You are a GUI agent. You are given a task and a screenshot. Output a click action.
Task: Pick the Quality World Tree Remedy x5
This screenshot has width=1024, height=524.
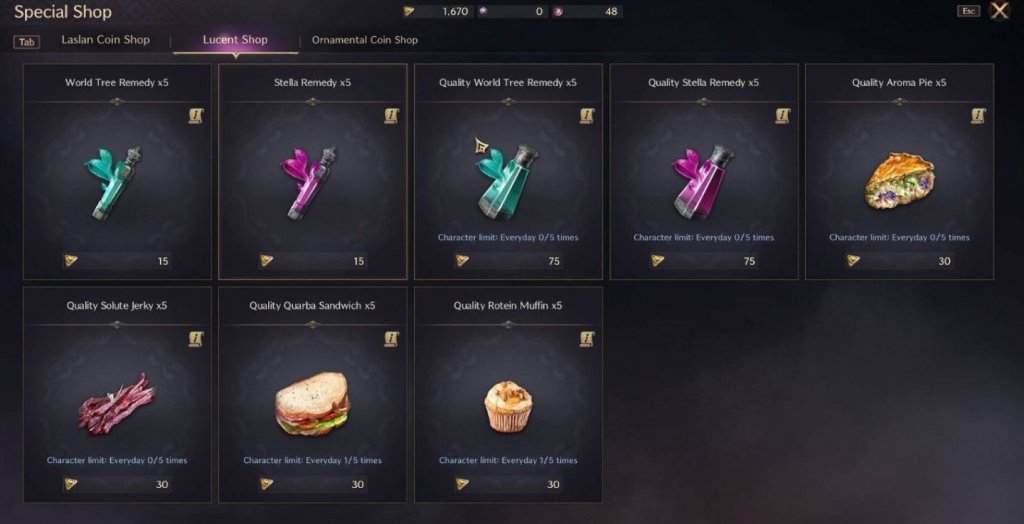(x=508, y=180)
